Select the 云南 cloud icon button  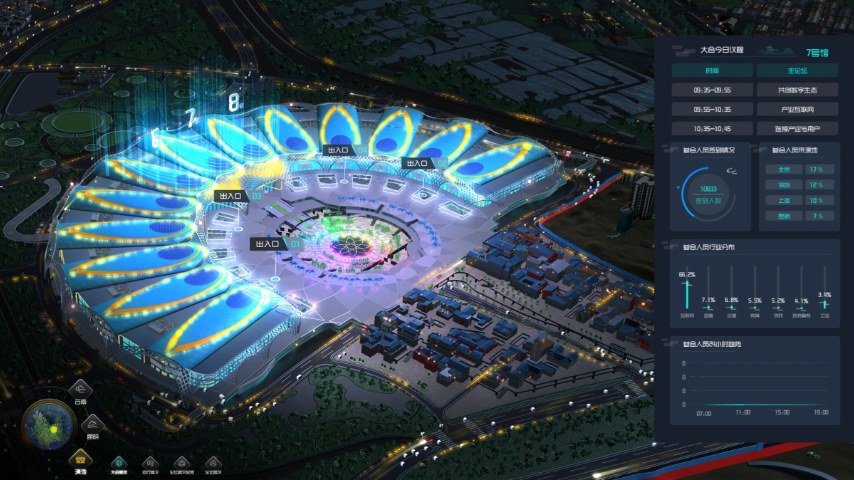click(x=80, y=391)
